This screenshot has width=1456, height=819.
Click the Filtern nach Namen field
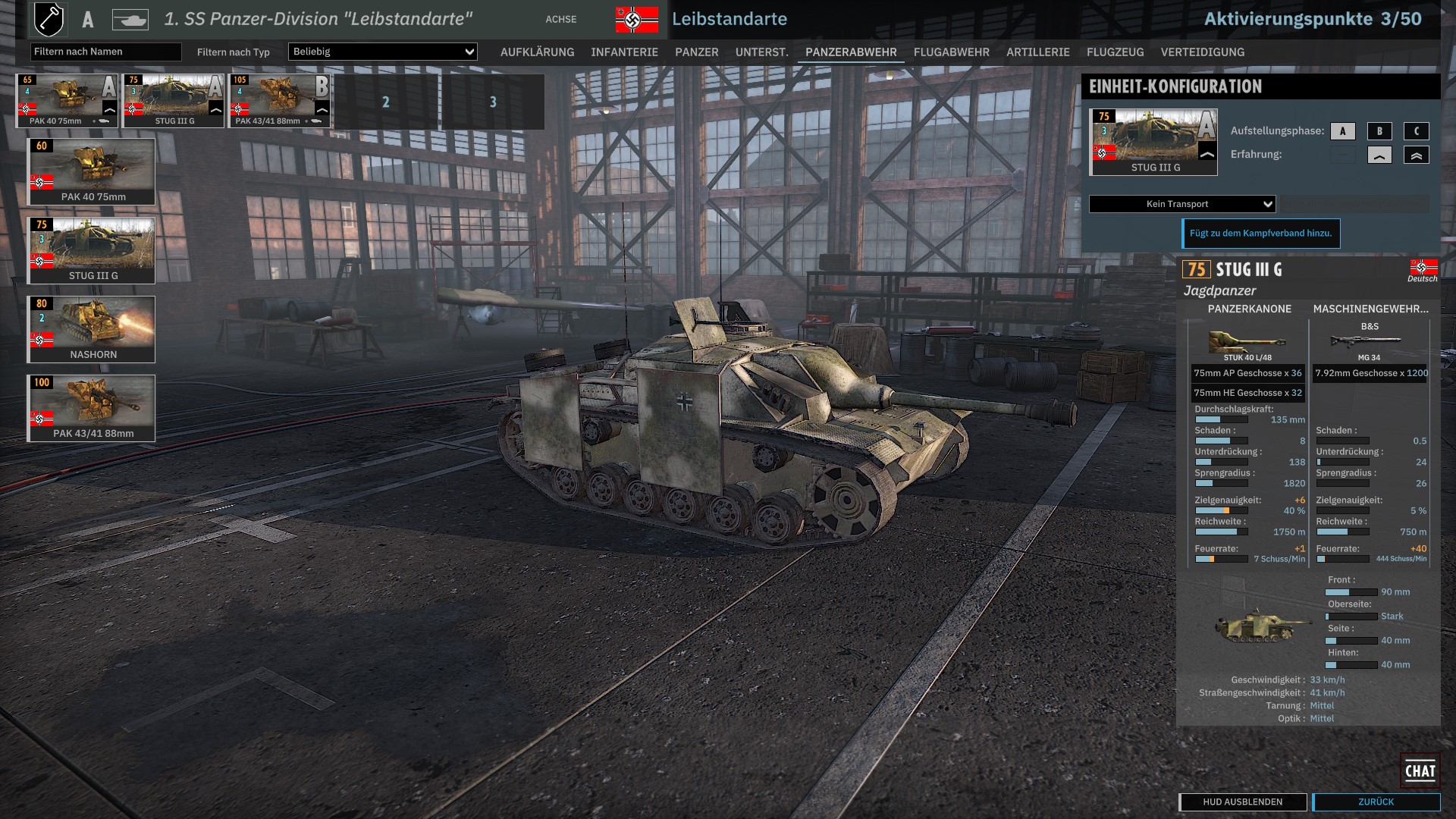click(105, 52)
